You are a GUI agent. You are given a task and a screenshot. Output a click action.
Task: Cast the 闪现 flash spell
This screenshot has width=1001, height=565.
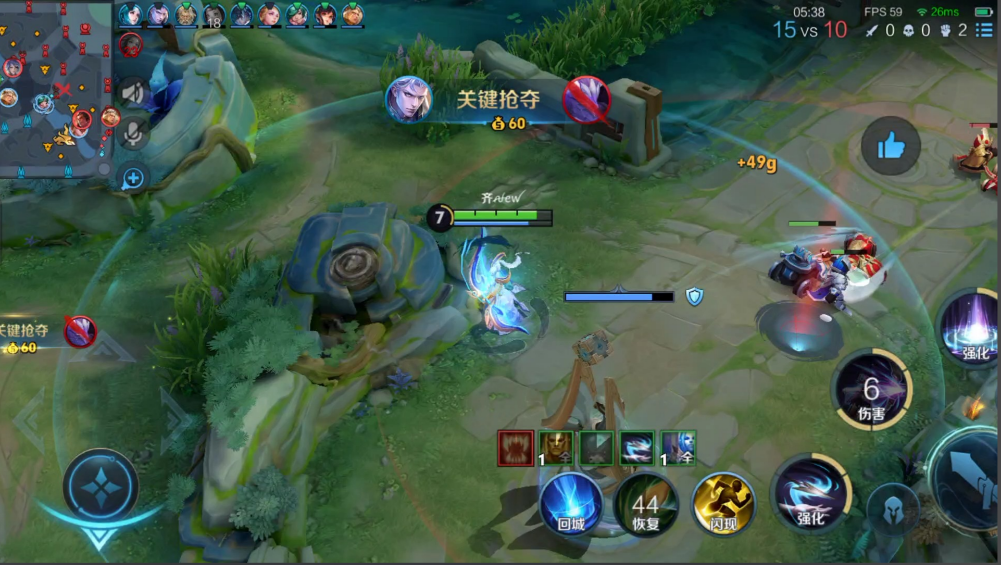click(x=723, y=503)
